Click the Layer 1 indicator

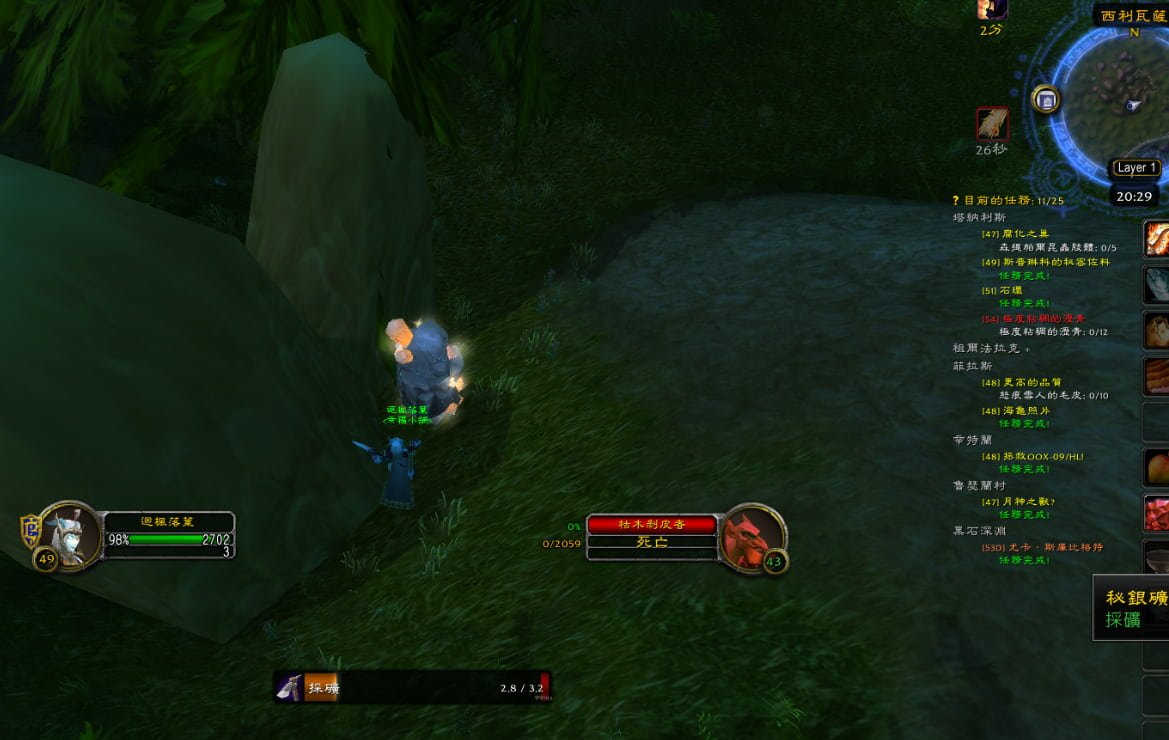pyautogui.click(x=1136, y=168)
